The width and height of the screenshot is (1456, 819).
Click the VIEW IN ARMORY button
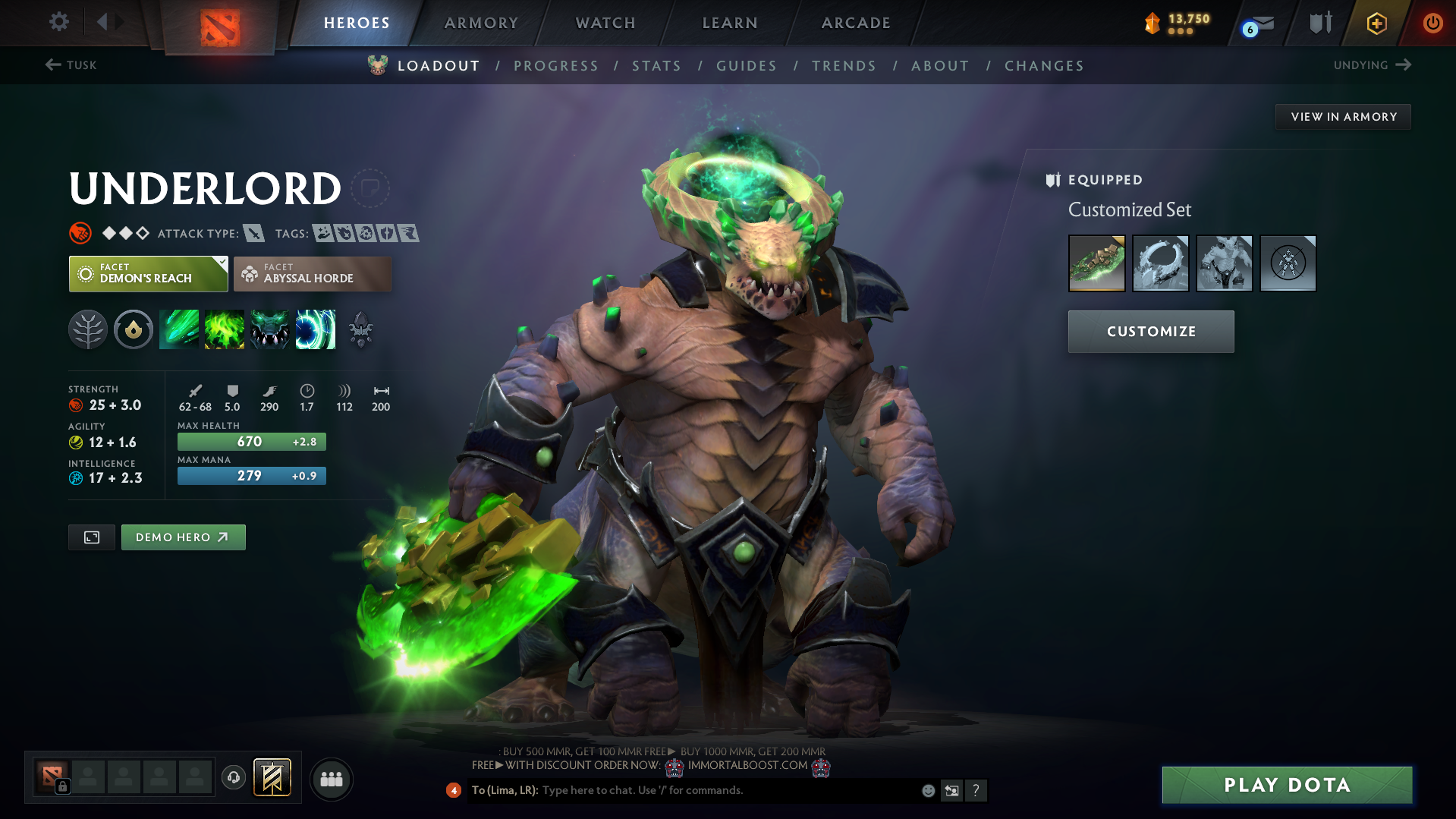point(1342,116)
